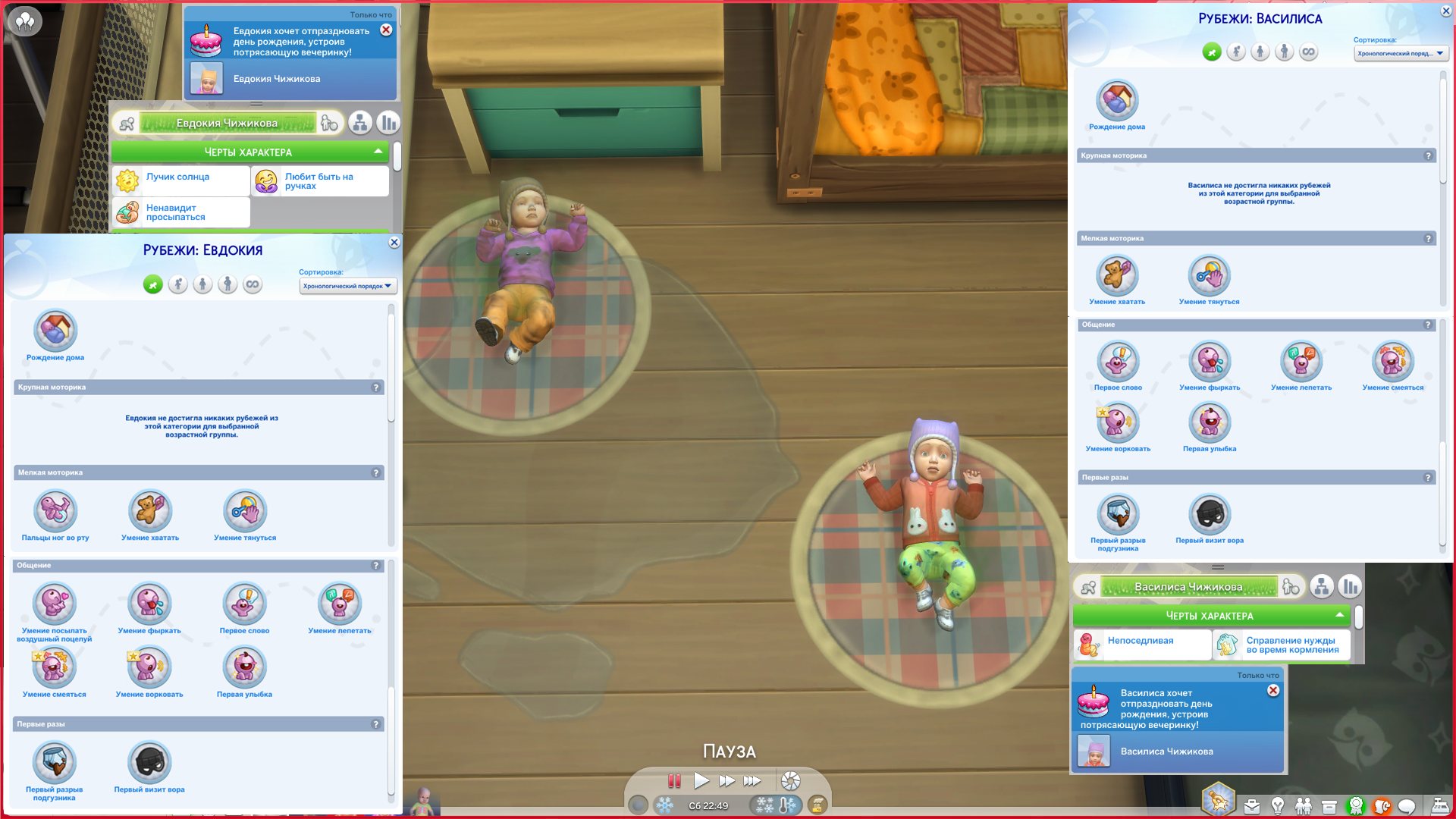Image resolution: width=1456 pixels, height=819 pixels.
Task: Select Умение посылать воздушный поцелуй milestone
Action: coord(55,604)
